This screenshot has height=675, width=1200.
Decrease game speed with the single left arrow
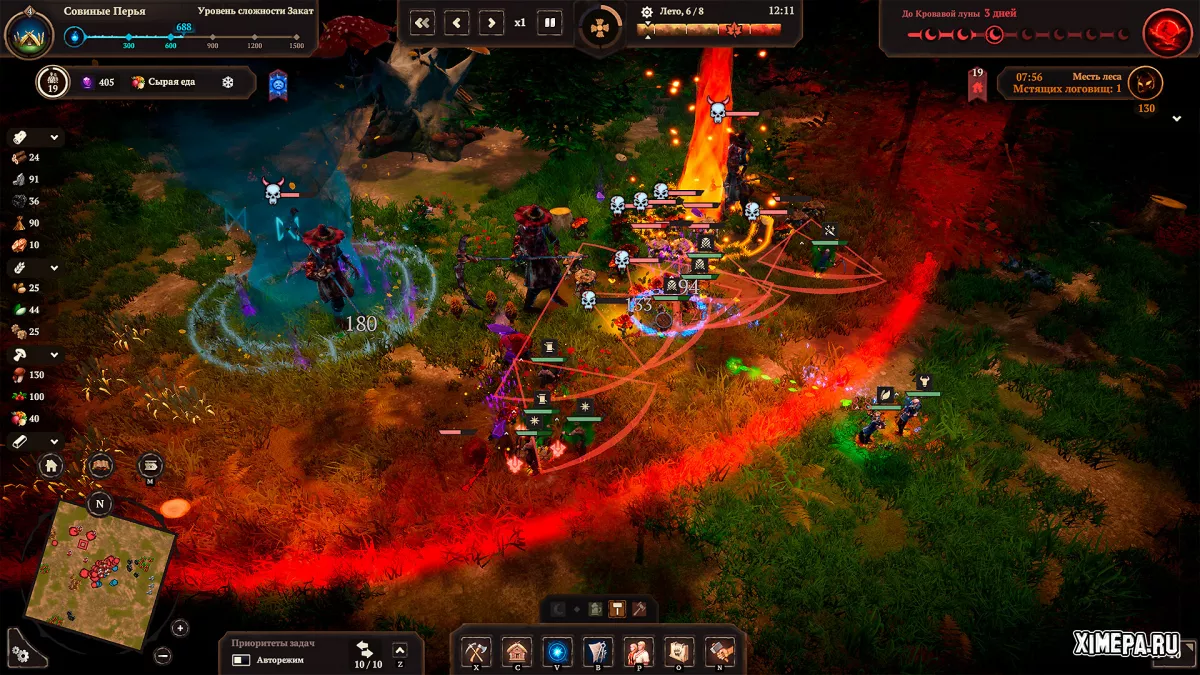click(x=457, y=22)
